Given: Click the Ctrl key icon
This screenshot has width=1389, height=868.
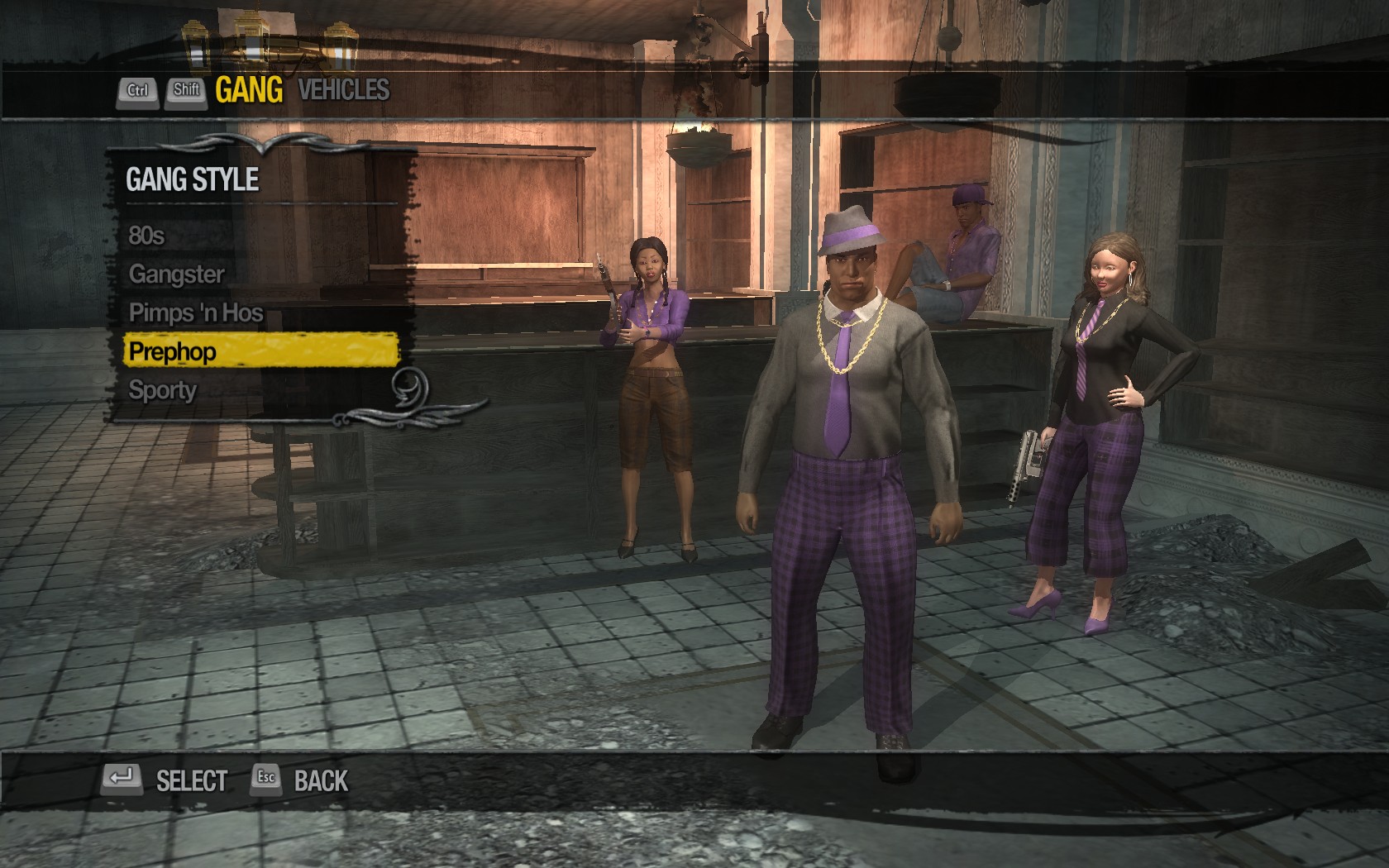Looking at the screenshot, I should point(139,91).
